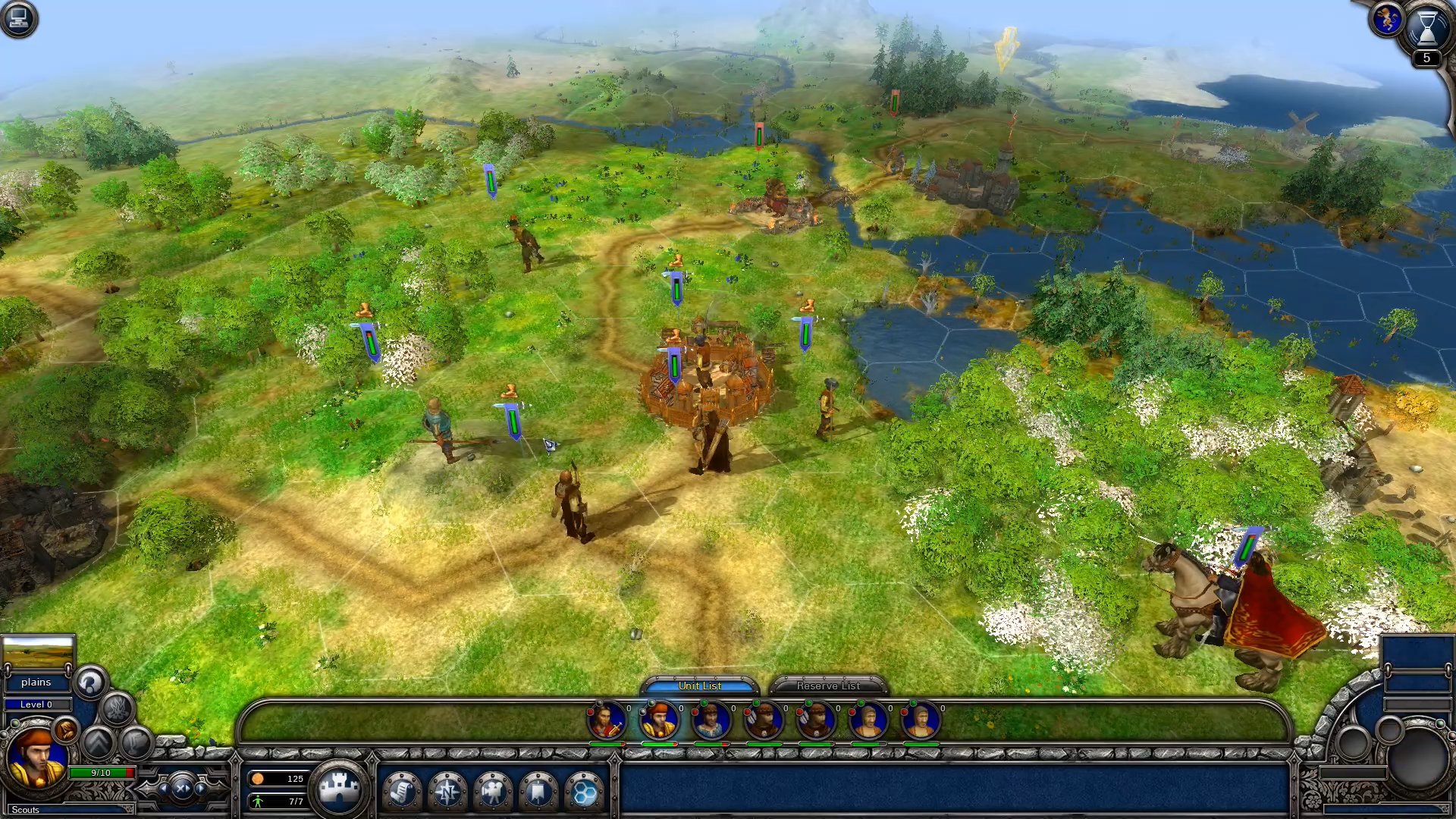The height and width of the screenshot is (819, 1456).
Task: Click the horse head unit action icon
Action: [x=90, y=682]
